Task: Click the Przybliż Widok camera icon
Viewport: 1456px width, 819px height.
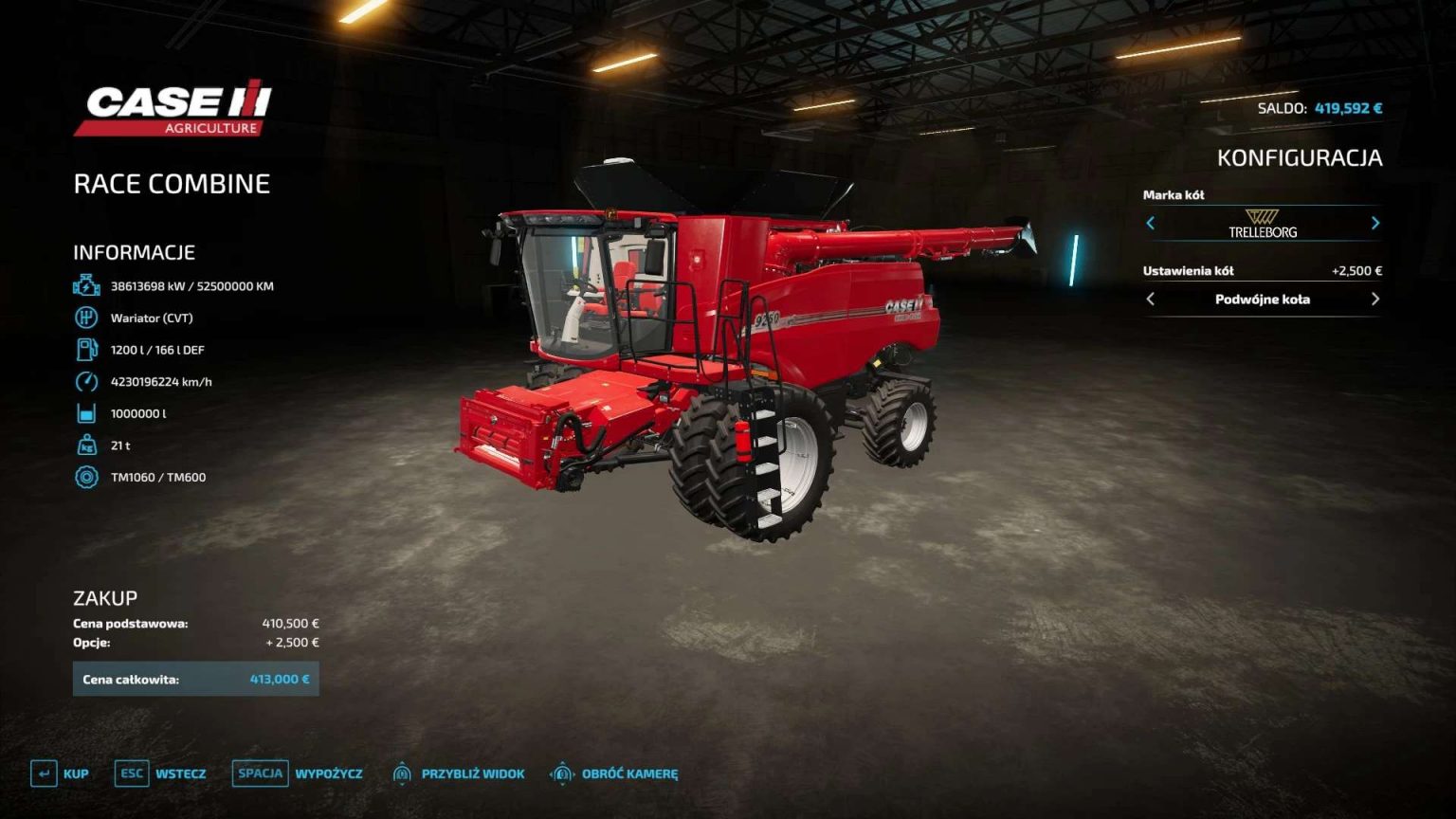Action: pyautogui.click(x=401, y=773)
